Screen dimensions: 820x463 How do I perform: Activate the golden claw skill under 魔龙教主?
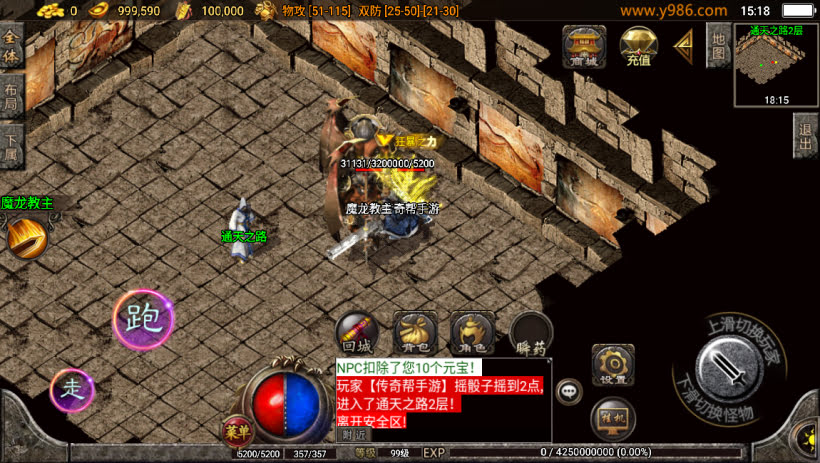point(26,238)
